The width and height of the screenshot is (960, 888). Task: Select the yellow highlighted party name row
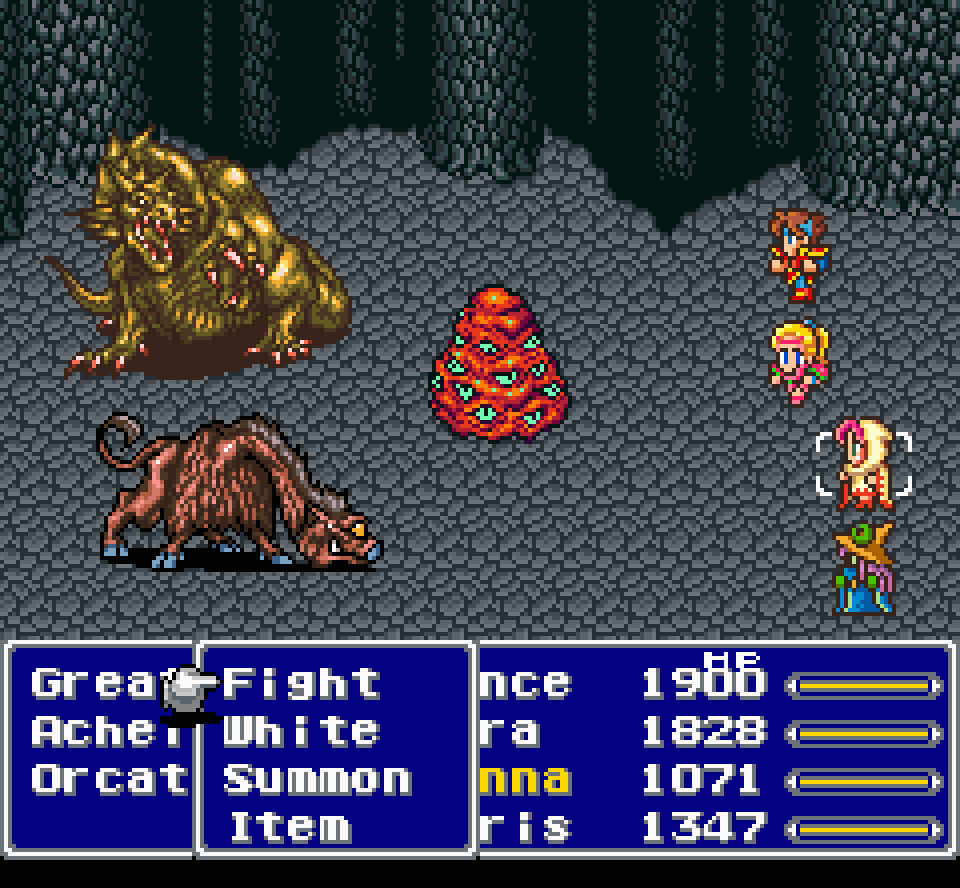tap(710, 780)
